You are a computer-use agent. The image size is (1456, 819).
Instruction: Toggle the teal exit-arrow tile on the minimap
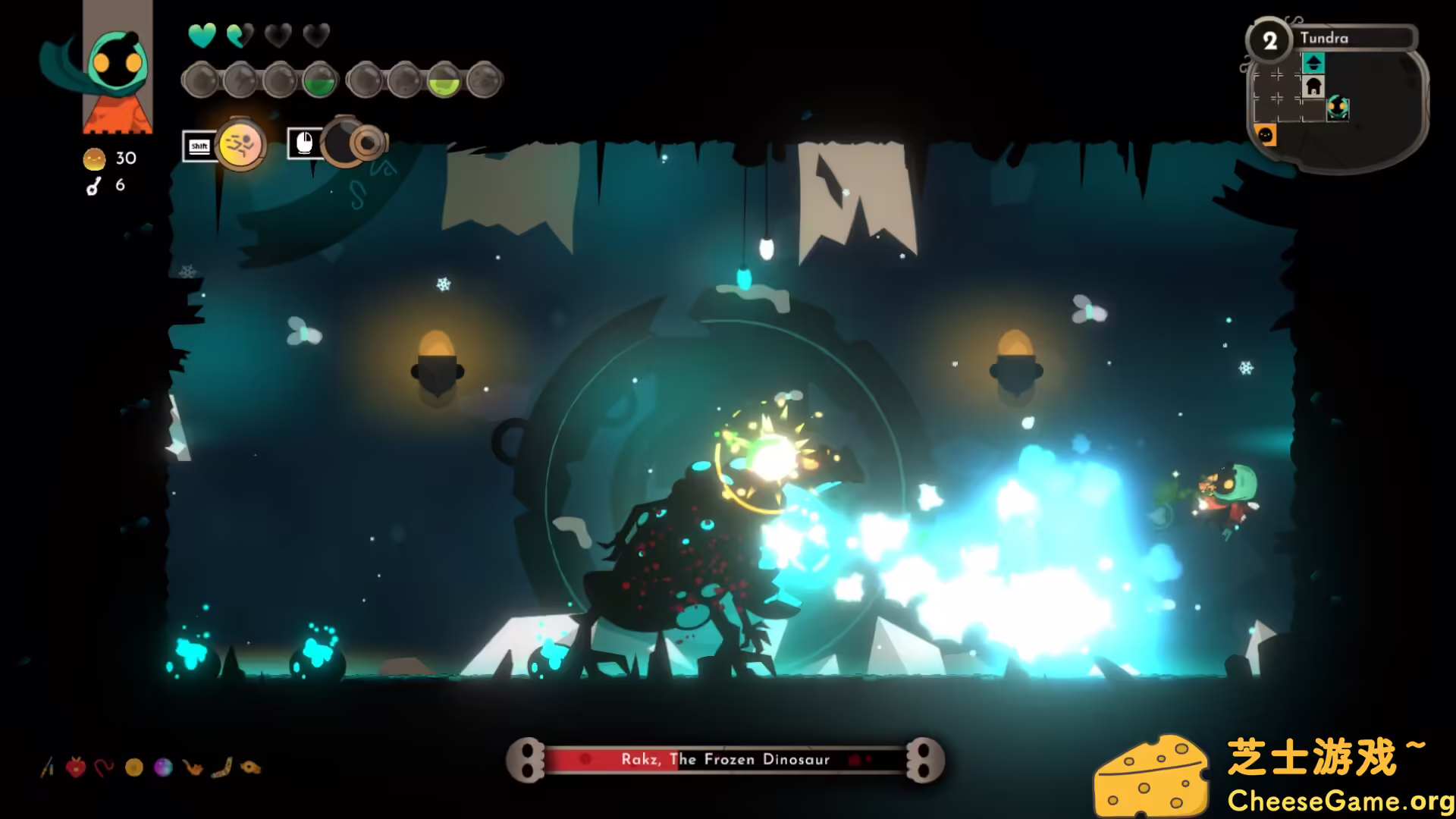1313,63
